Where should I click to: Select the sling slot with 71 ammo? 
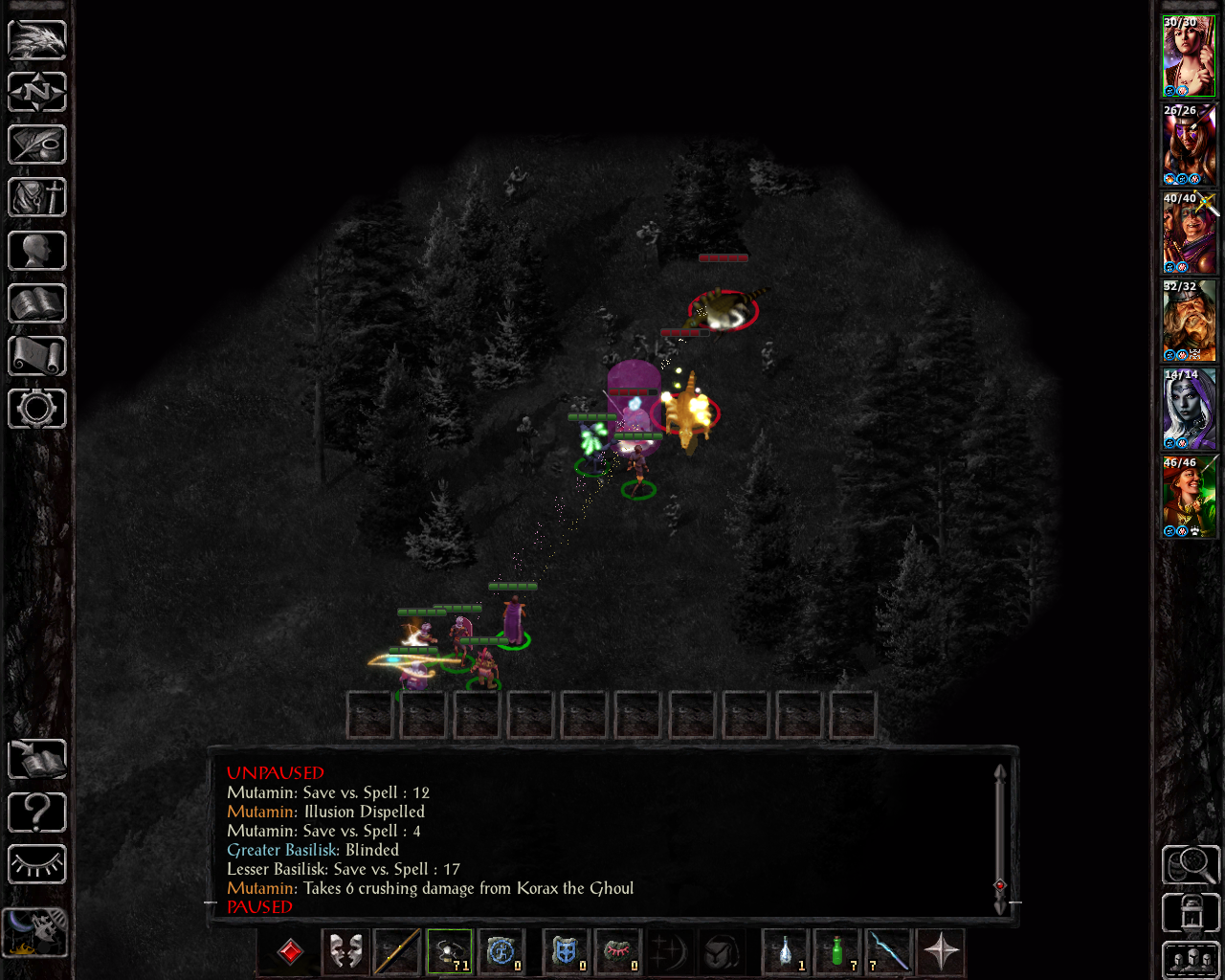pos(449,951)
